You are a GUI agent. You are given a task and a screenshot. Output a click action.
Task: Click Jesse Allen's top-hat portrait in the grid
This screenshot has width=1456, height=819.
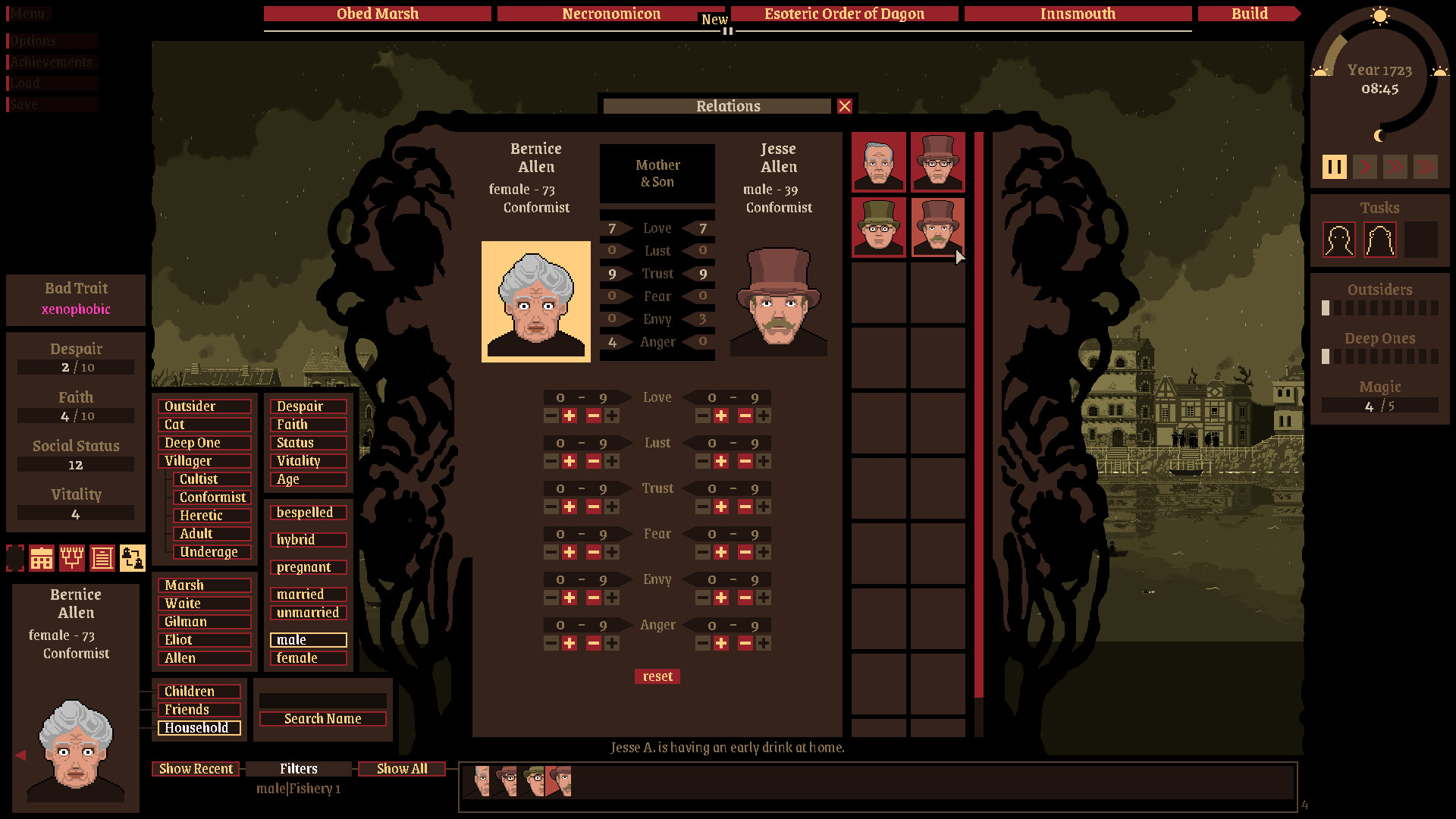(x=937, y=227)
